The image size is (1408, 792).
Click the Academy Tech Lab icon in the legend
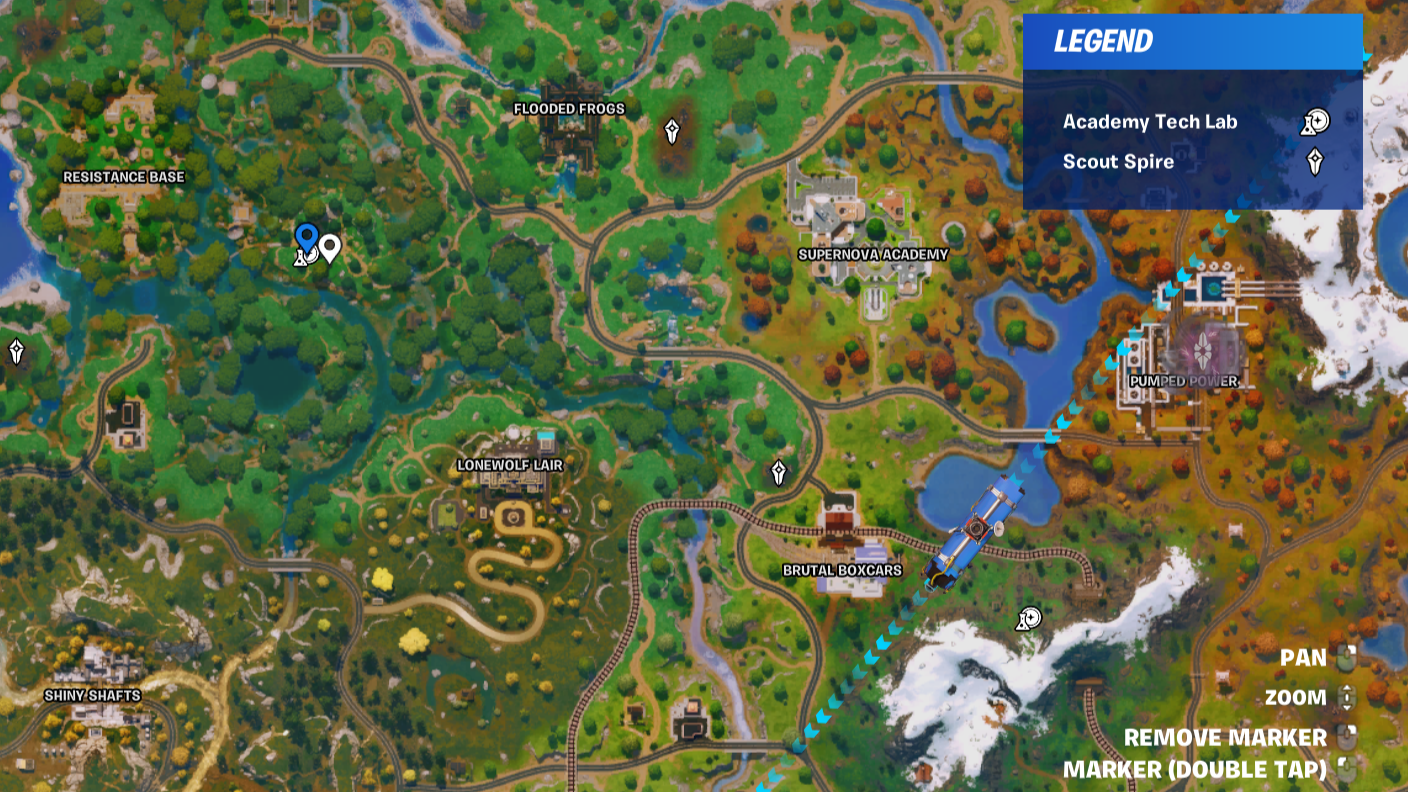tap(1316, 122)
